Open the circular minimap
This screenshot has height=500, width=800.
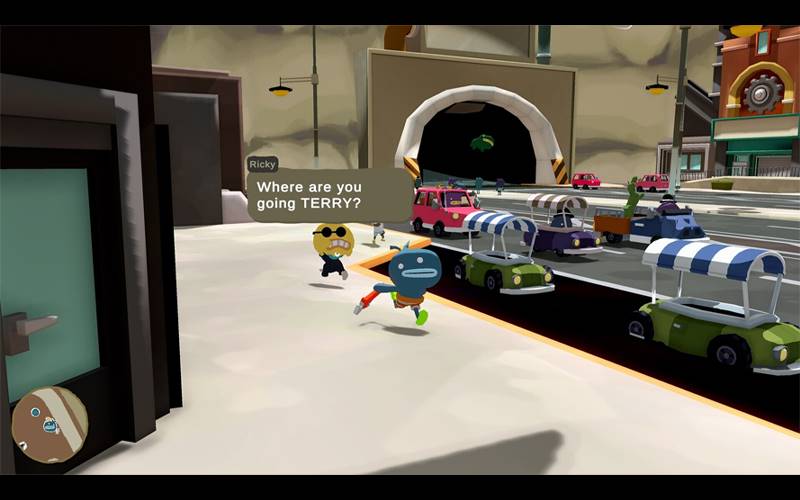pyautogui.click(x=49, y=424)
